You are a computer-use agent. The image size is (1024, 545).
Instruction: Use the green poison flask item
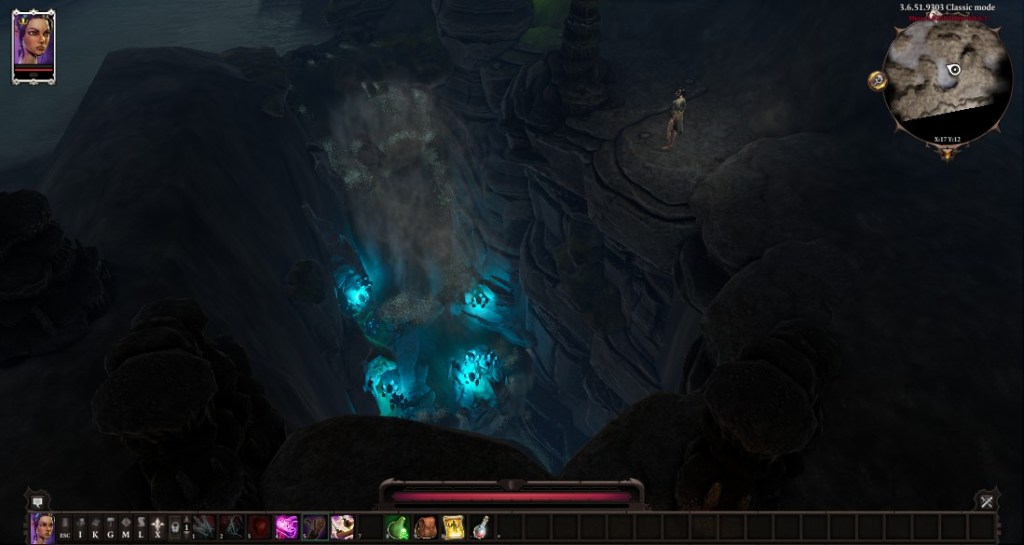(398, 527)
